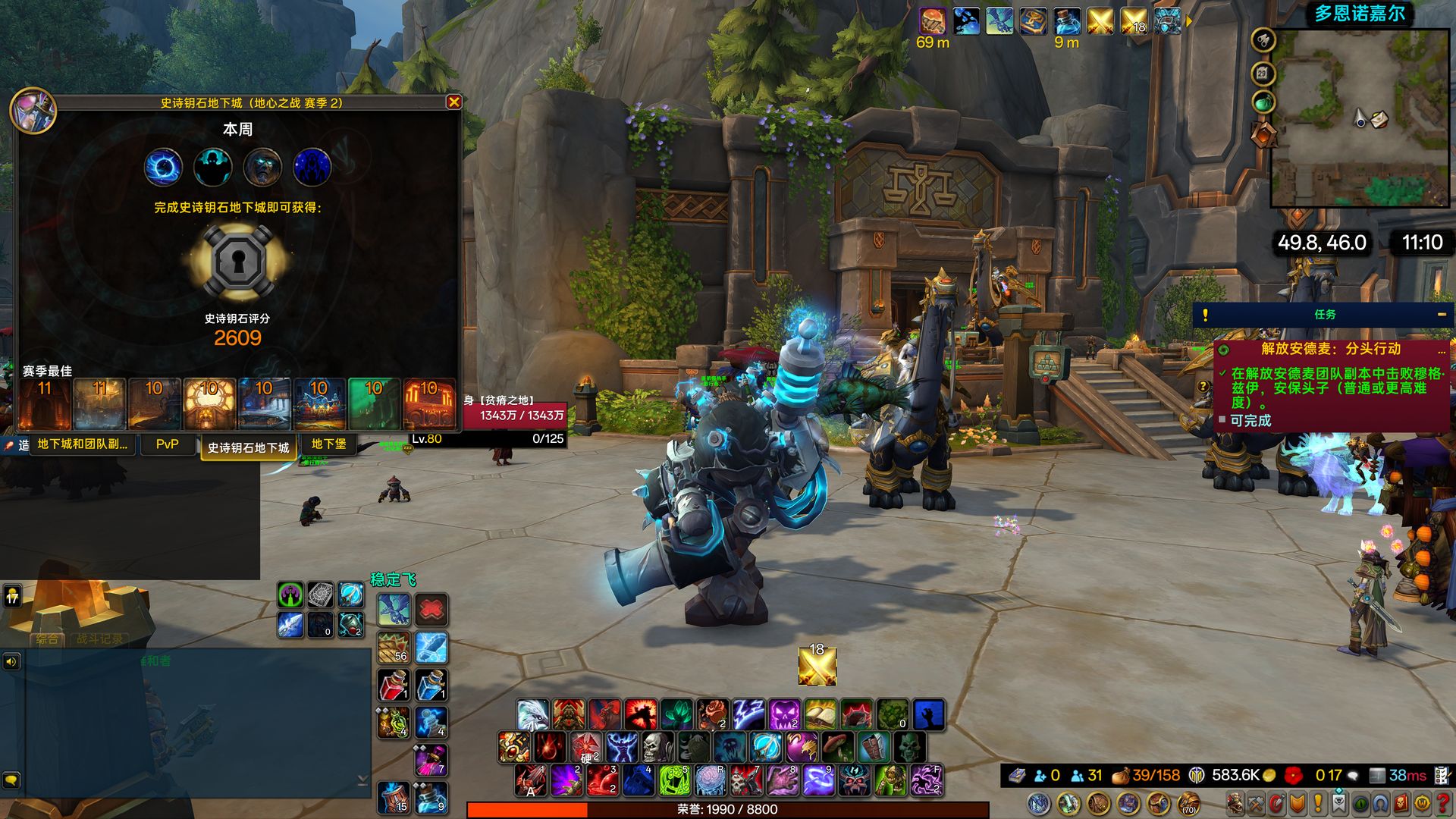1456x819 pixels.
Task: Open the green bag button beside minimap
Action: 1263,102
